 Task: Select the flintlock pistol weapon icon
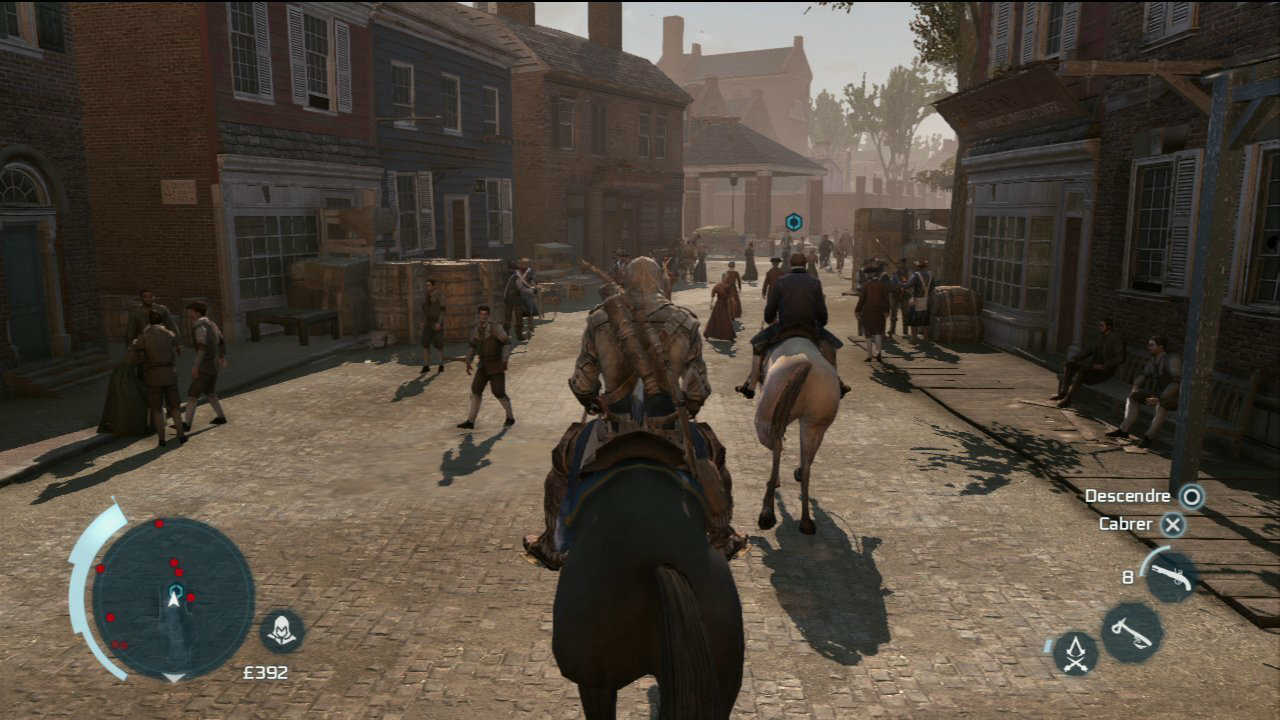click(1170, 575)
